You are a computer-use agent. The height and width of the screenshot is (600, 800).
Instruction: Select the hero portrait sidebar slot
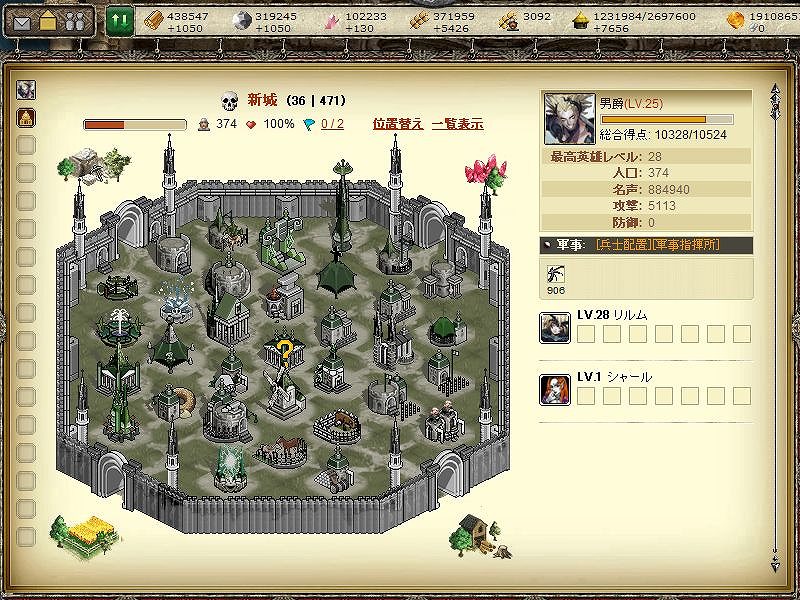[27, 90]
